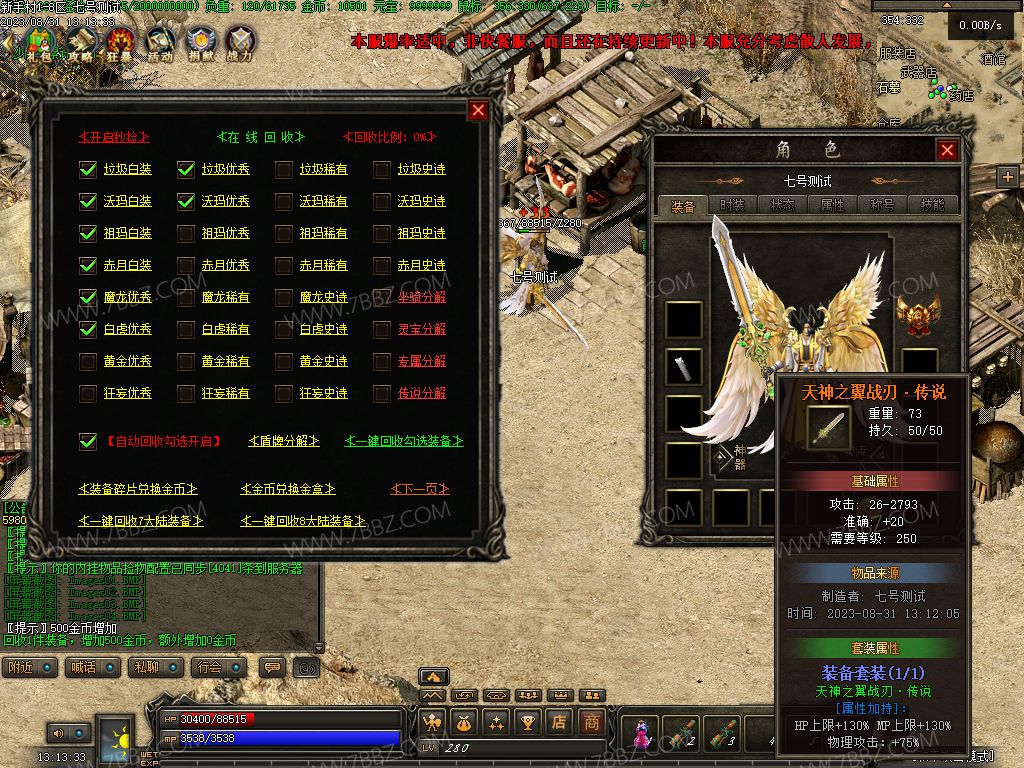Close the online recycle panel
Viewport: 1024px width, 768px height.
[x=479, y=110]
